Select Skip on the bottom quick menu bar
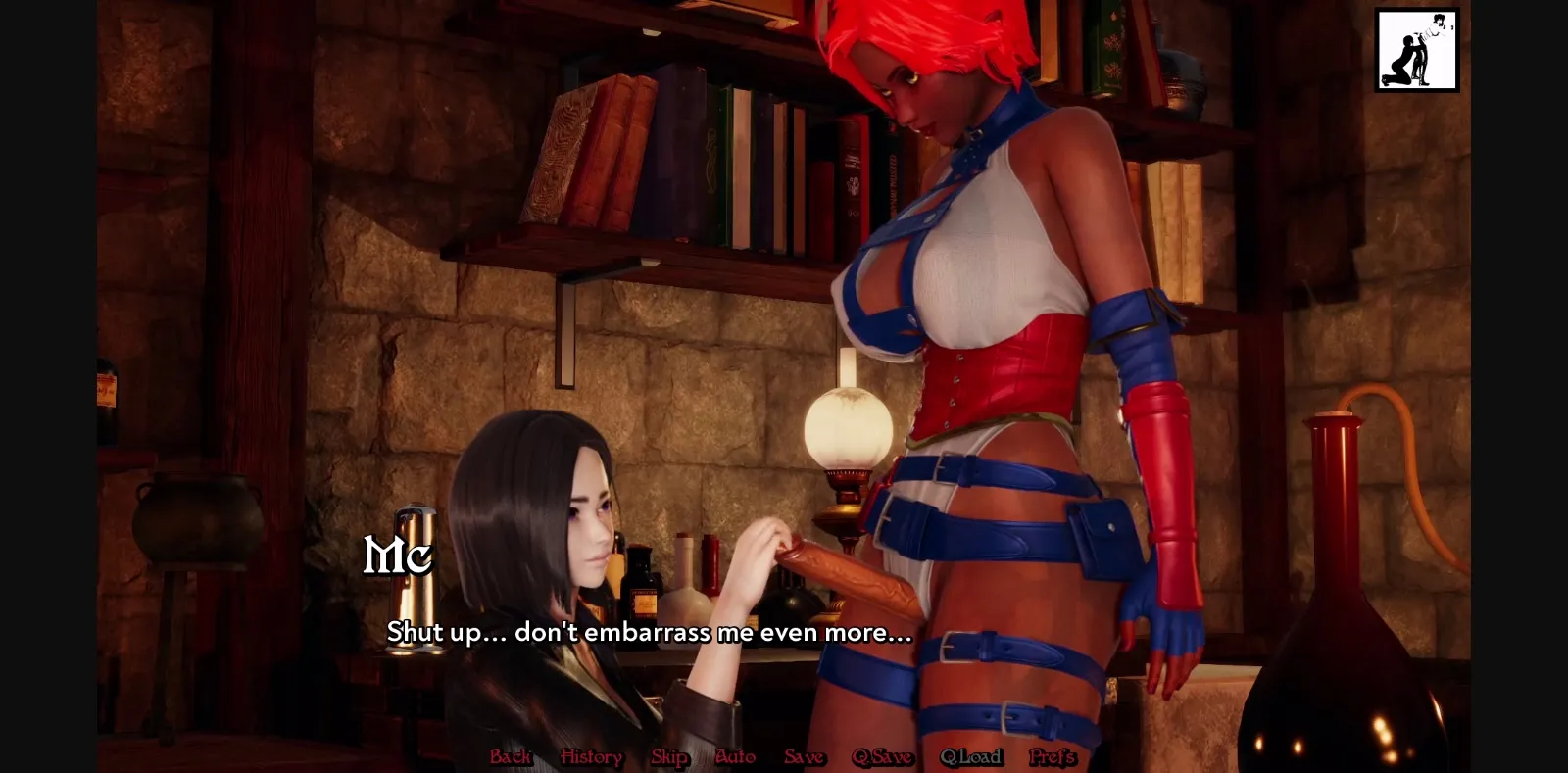 tap(669, 756)
